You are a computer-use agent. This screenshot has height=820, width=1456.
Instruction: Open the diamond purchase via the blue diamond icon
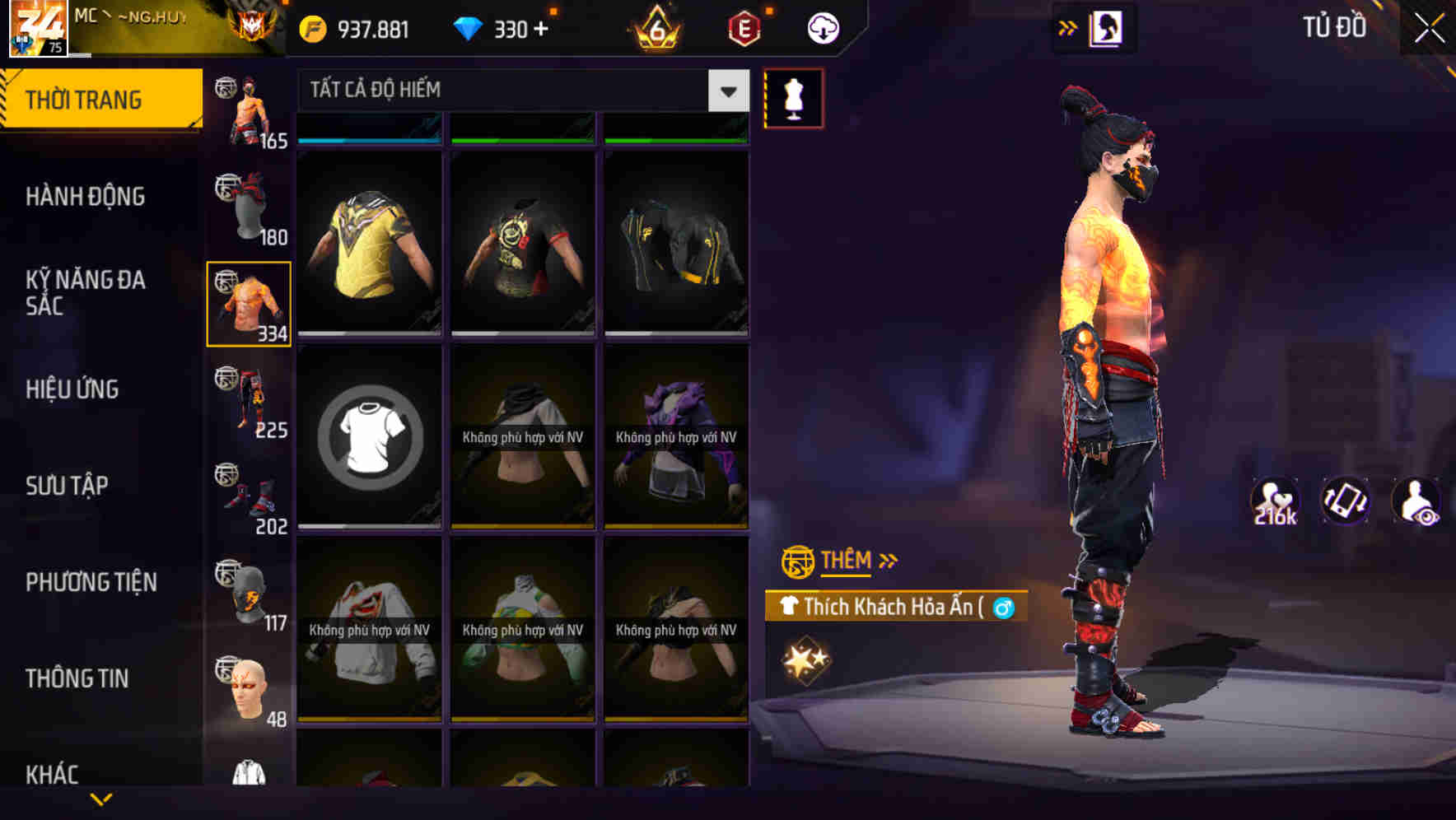click(x=469, y=28)
